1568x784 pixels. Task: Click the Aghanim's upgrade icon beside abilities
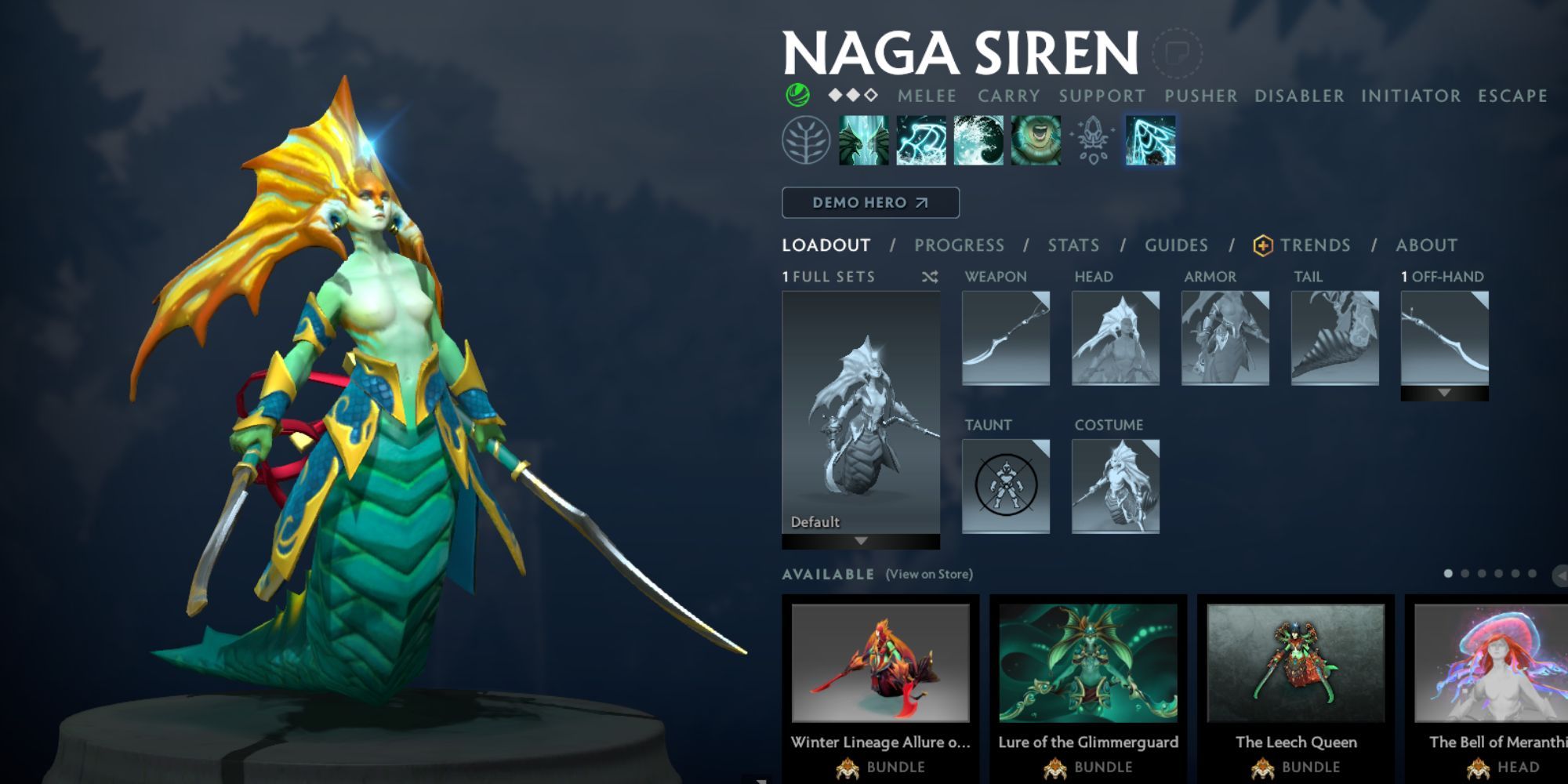pyautogui.click(x=1093, y=138)
